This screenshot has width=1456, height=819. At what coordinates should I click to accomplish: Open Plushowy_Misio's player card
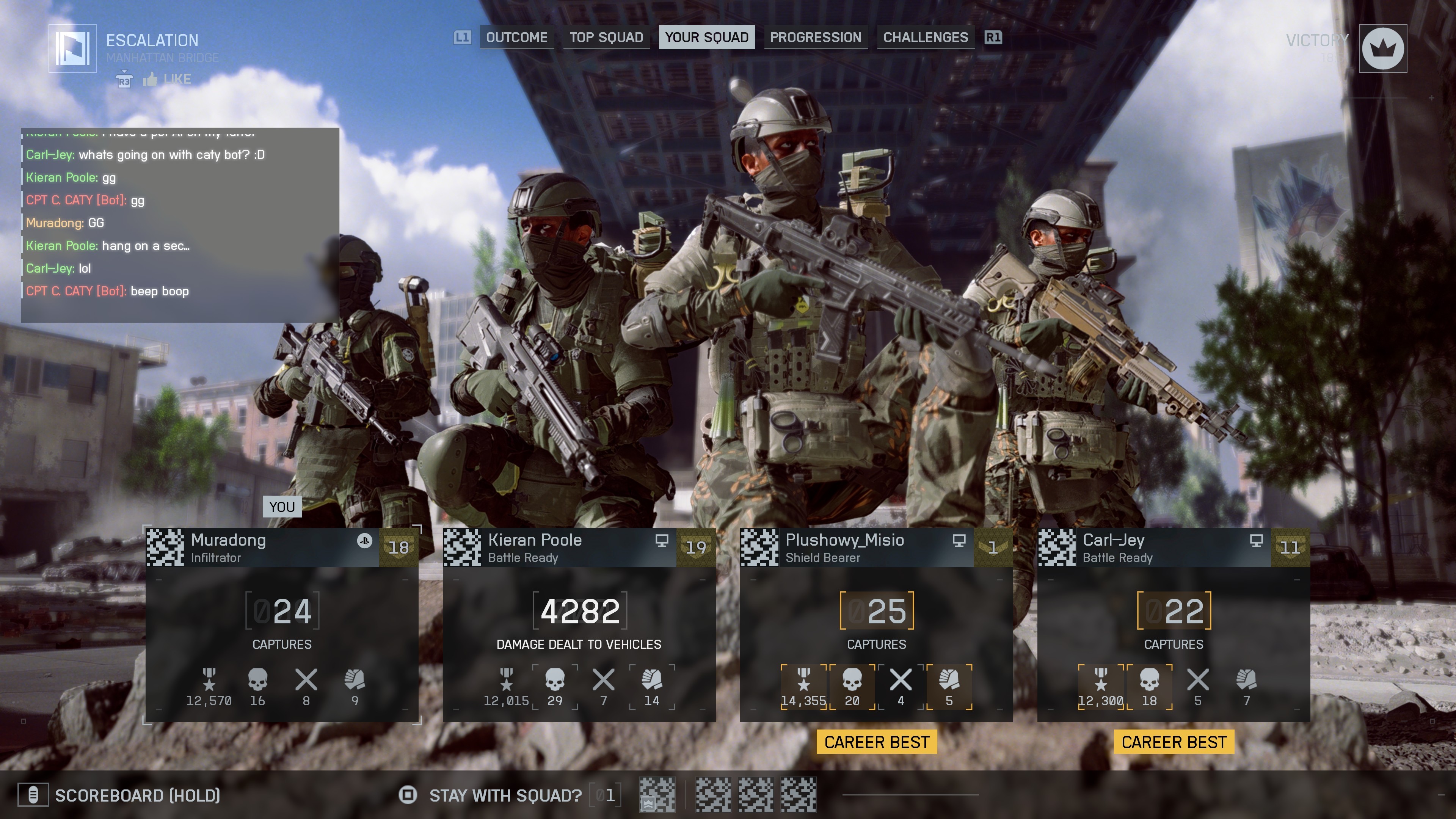coord(876,624)
